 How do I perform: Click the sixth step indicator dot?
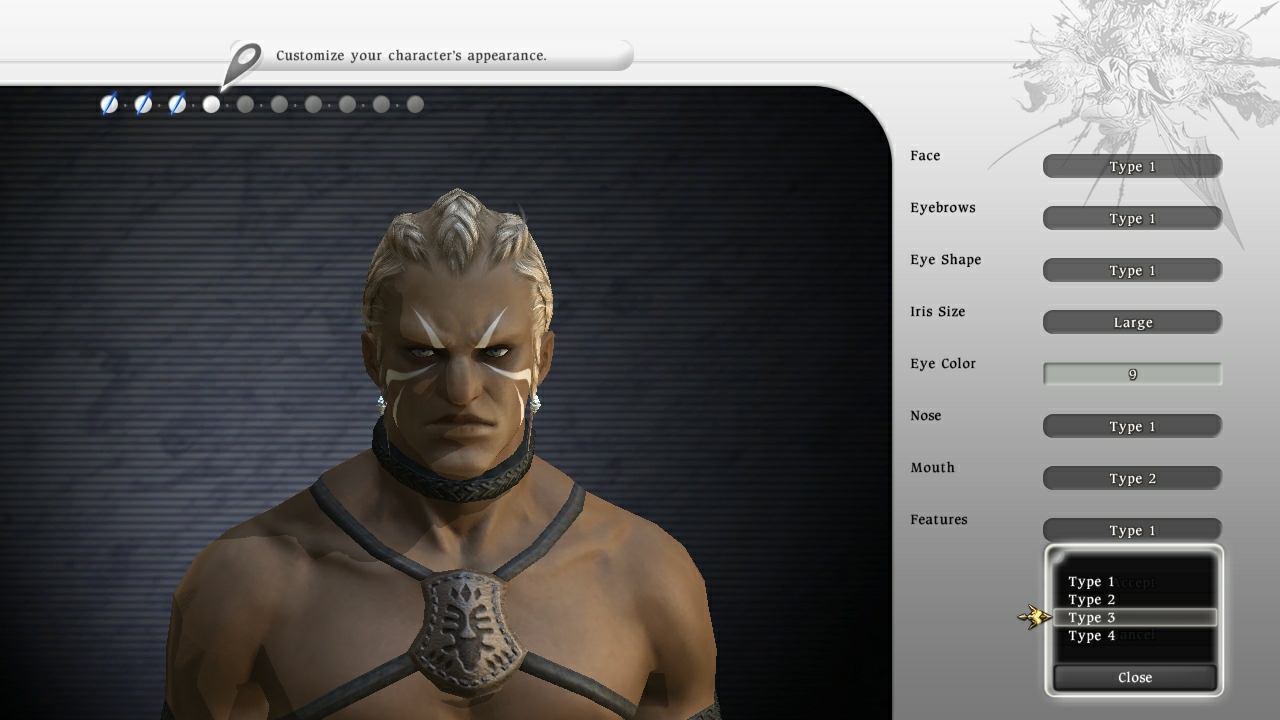tap(279, 104)
